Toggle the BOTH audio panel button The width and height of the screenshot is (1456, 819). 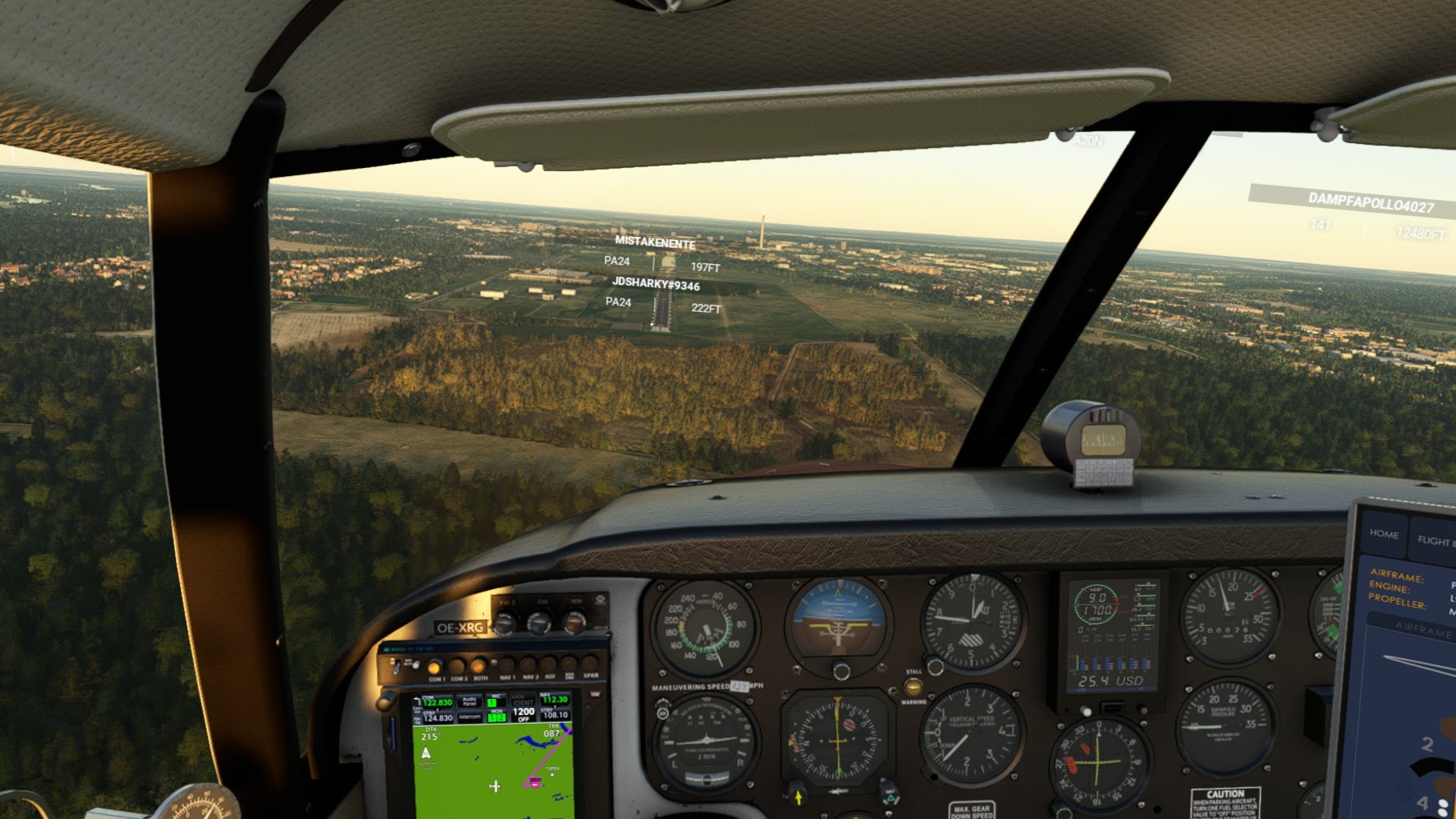click(479, 666)
